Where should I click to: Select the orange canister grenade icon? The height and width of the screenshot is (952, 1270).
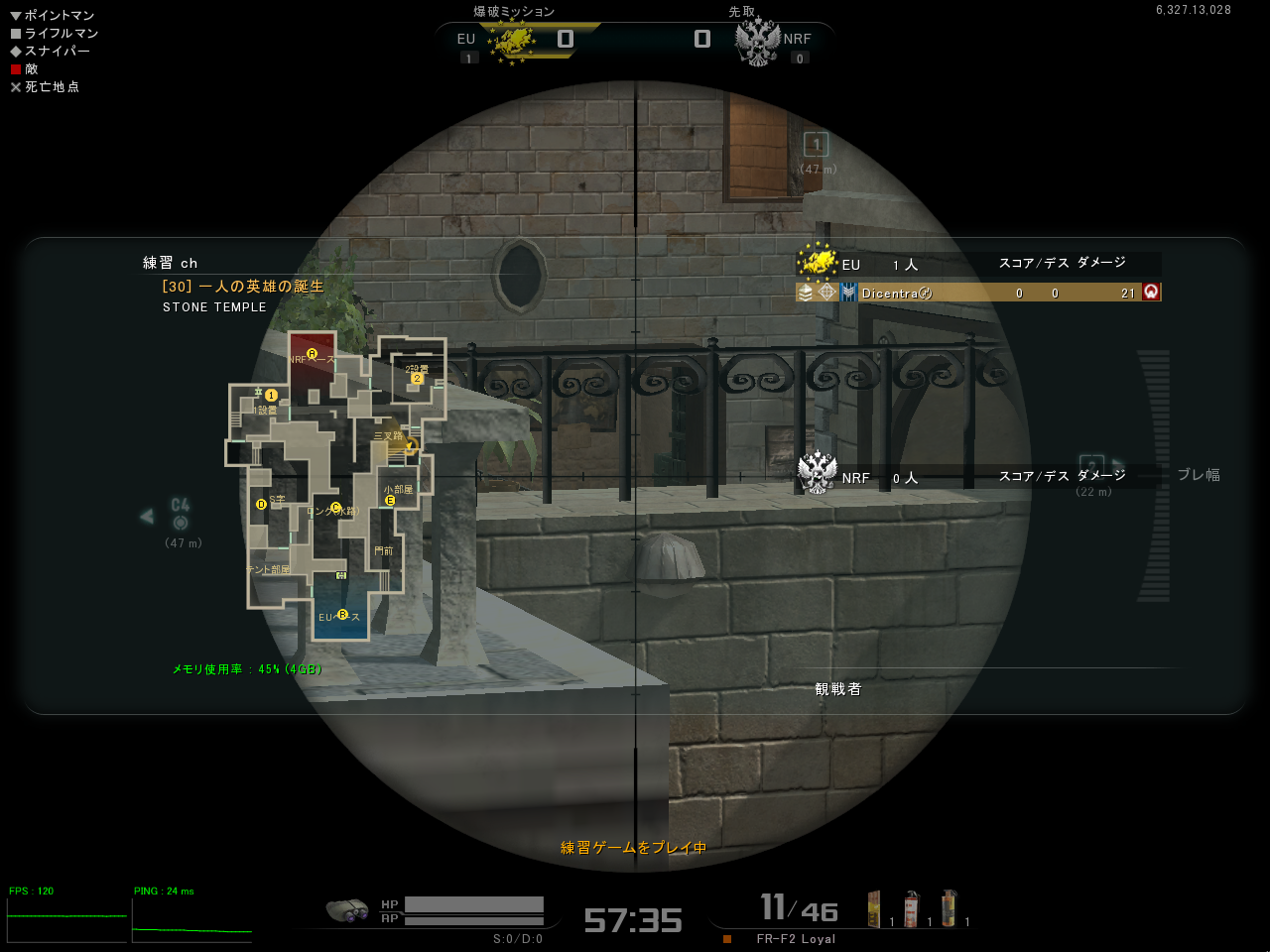point(949,908)
